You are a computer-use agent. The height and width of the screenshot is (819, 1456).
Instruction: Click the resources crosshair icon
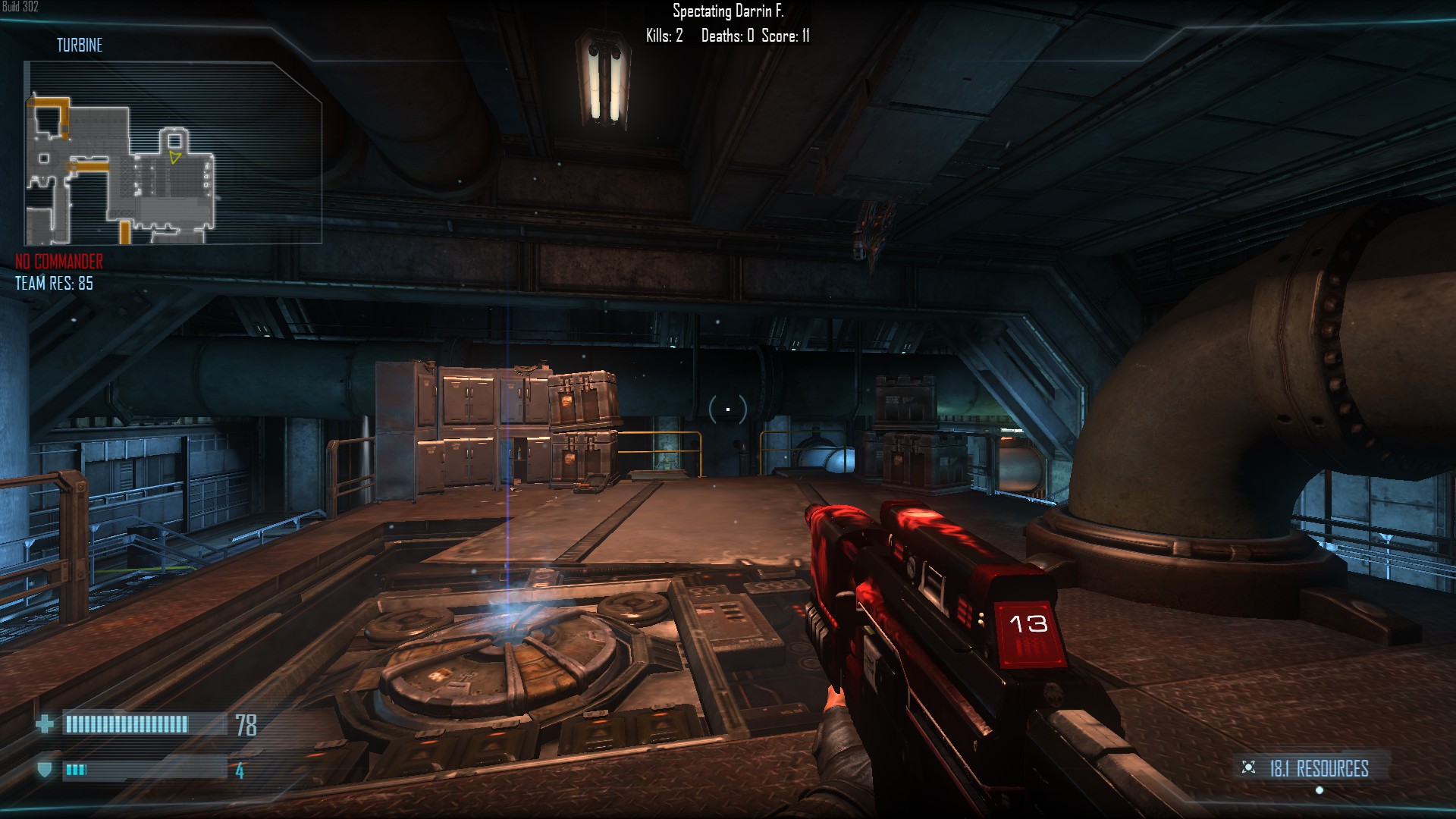click(1248, 766)
